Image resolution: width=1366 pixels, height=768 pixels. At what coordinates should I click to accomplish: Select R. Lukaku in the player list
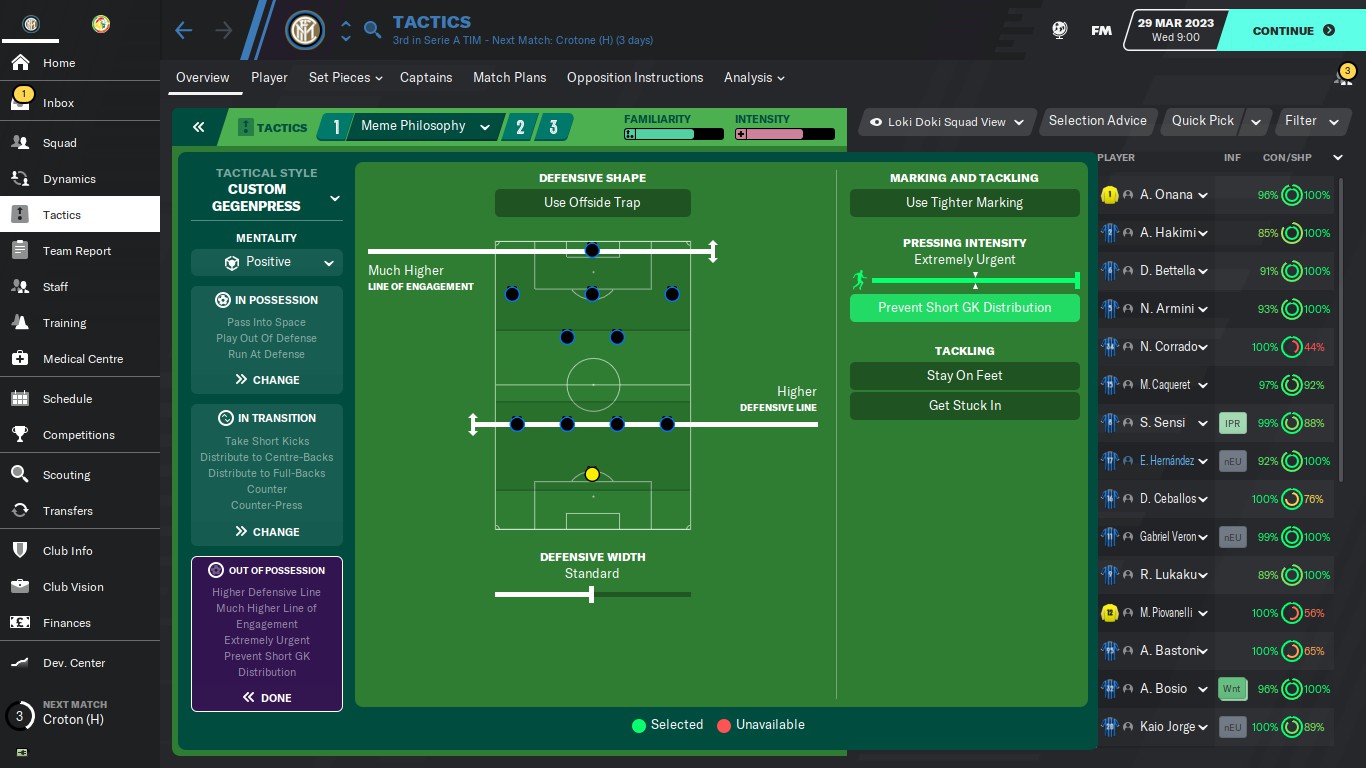tap(1168, 575)
